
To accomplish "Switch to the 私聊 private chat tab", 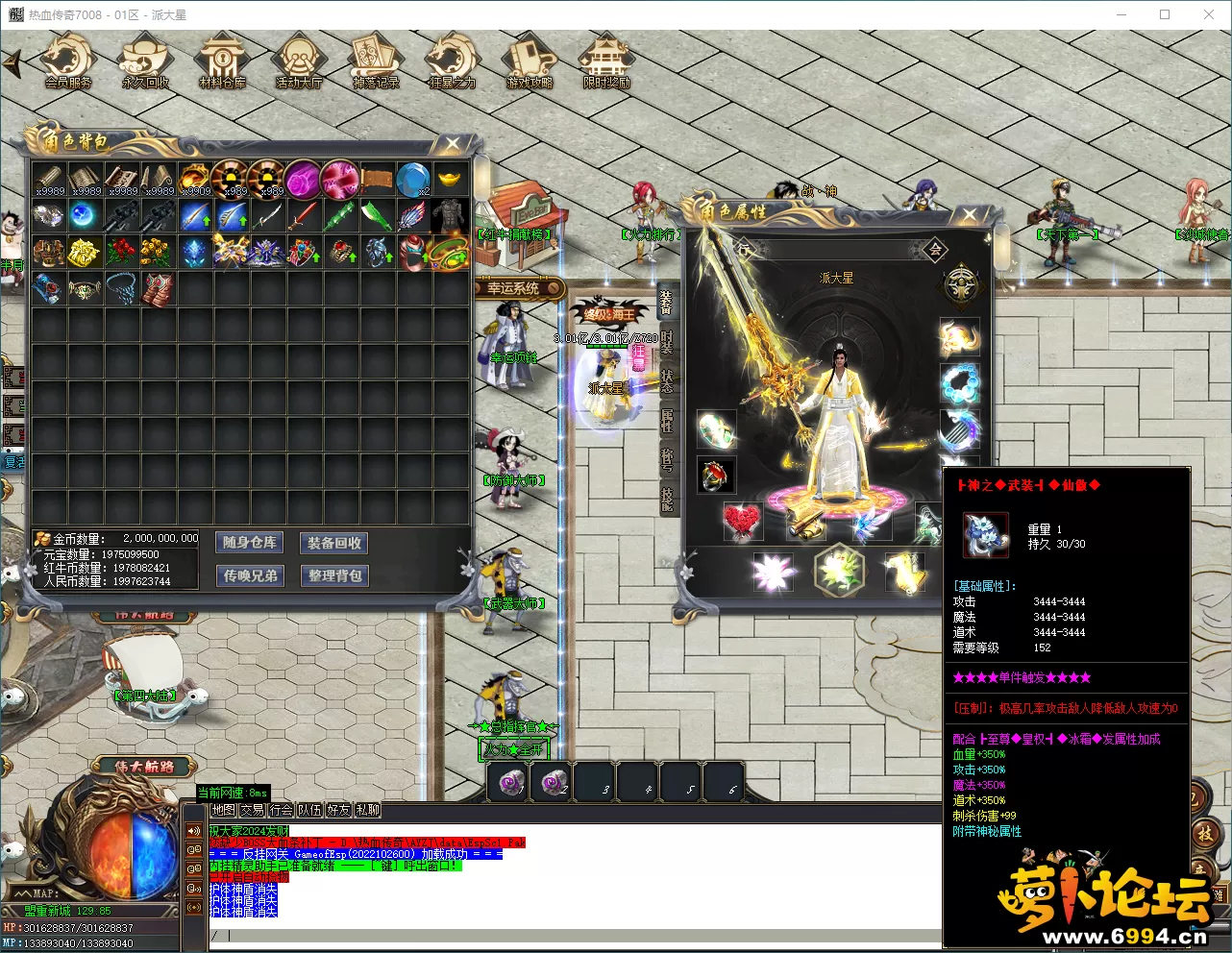I will click(x=368, y=810).
